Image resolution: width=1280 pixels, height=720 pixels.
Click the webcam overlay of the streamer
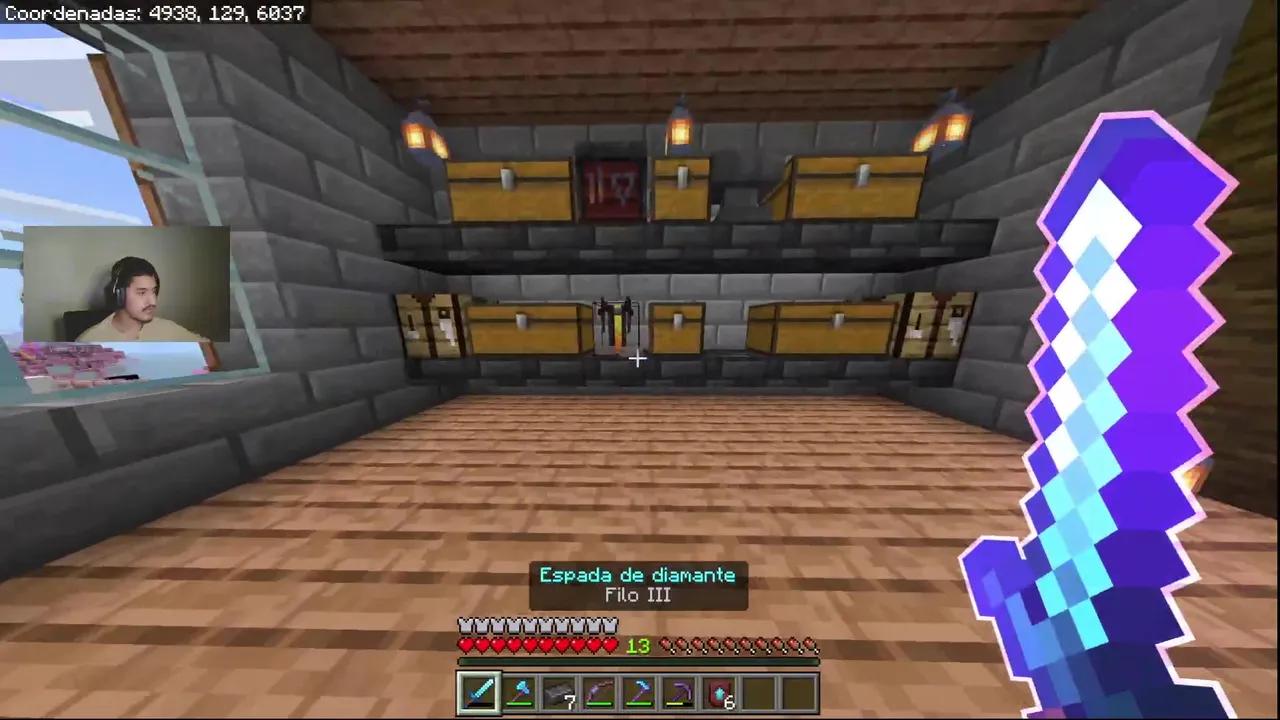click(125, 290)
